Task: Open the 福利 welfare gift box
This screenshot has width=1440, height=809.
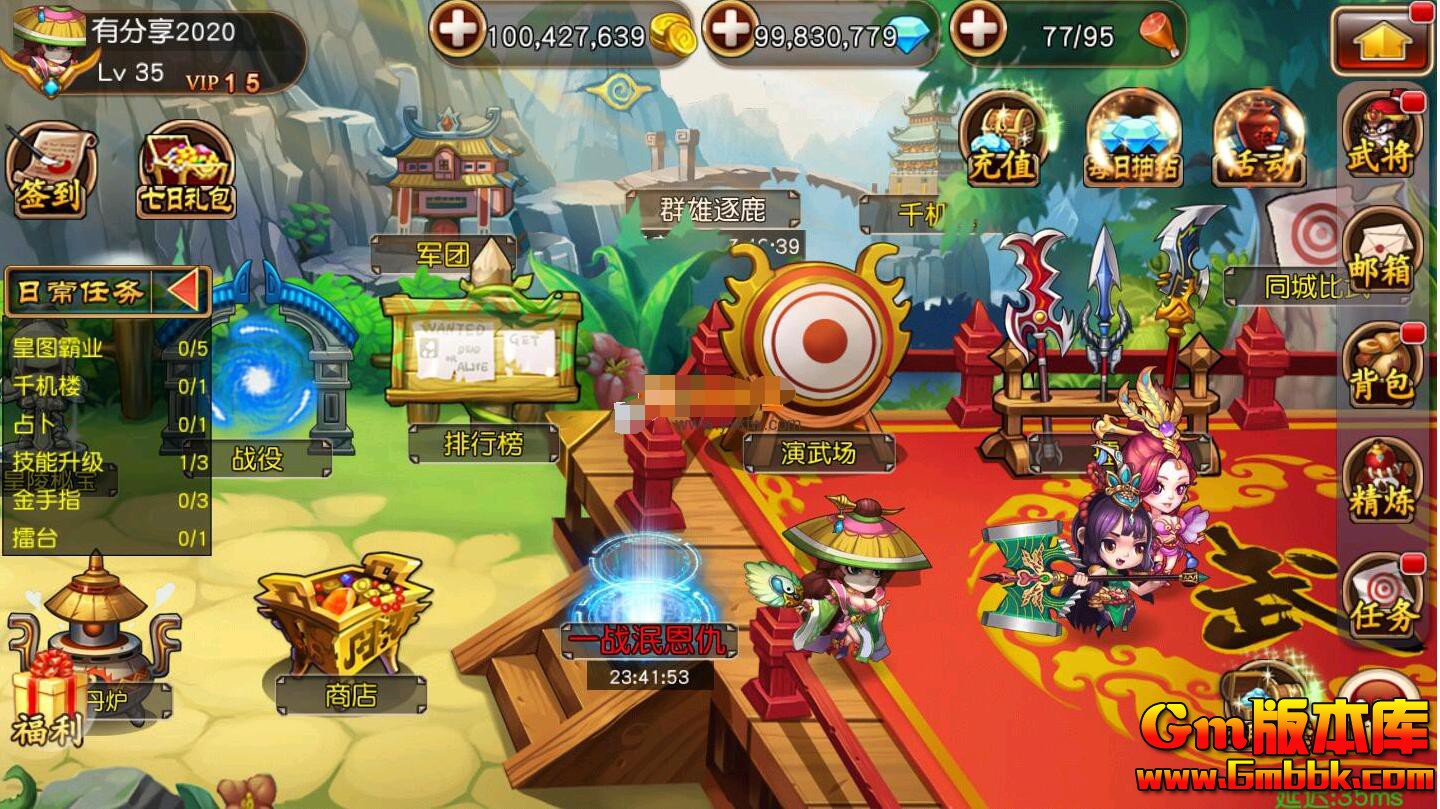Action: pos(47,700)
